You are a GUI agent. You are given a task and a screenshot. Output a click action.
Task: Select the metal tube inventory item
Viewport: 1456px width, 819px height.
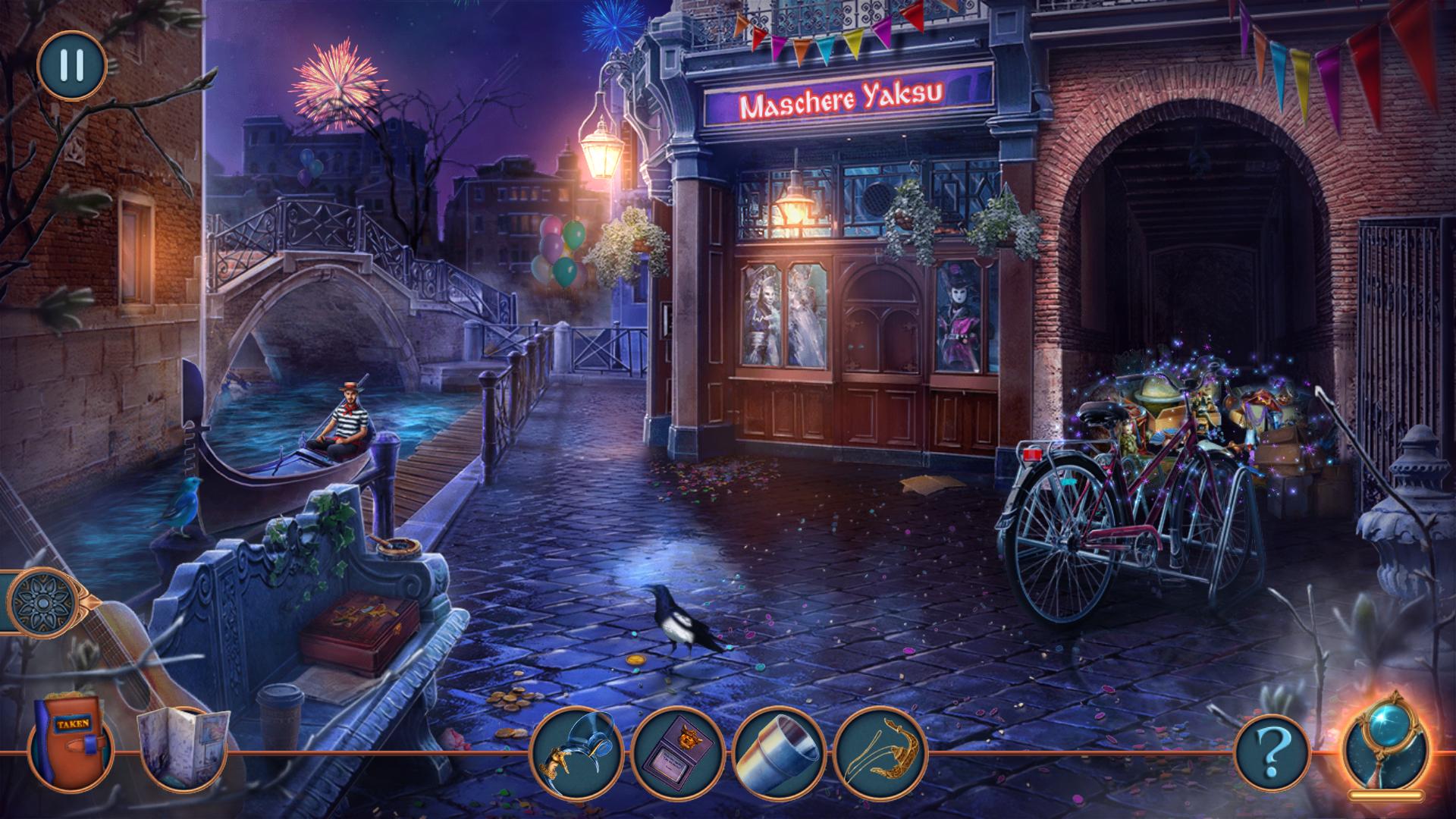point(779,747)
